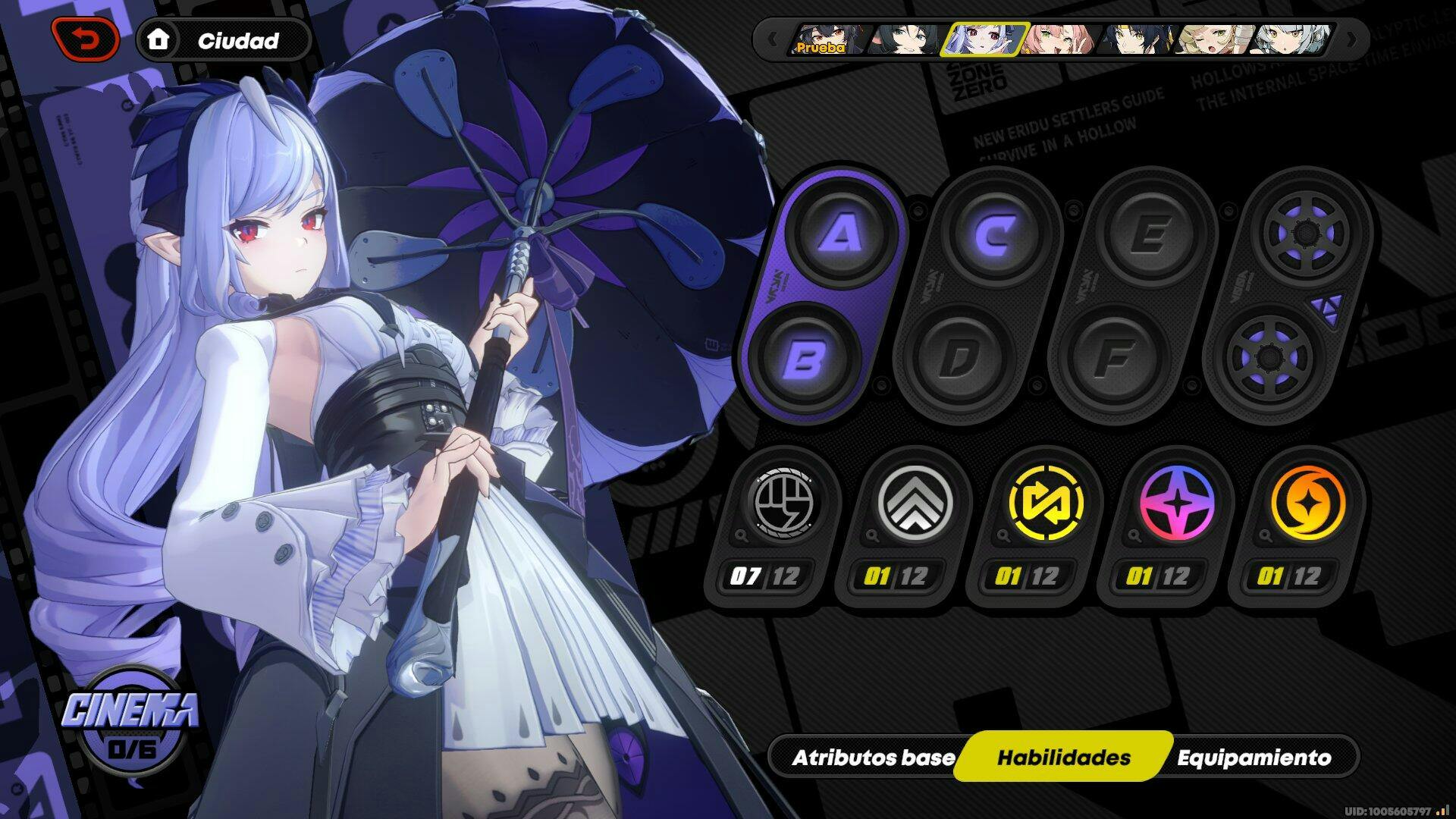The width and height of the screenshot is (1456, 819).
Task: Switch to the Equipamiento tab
Action: pos(1254,758)
